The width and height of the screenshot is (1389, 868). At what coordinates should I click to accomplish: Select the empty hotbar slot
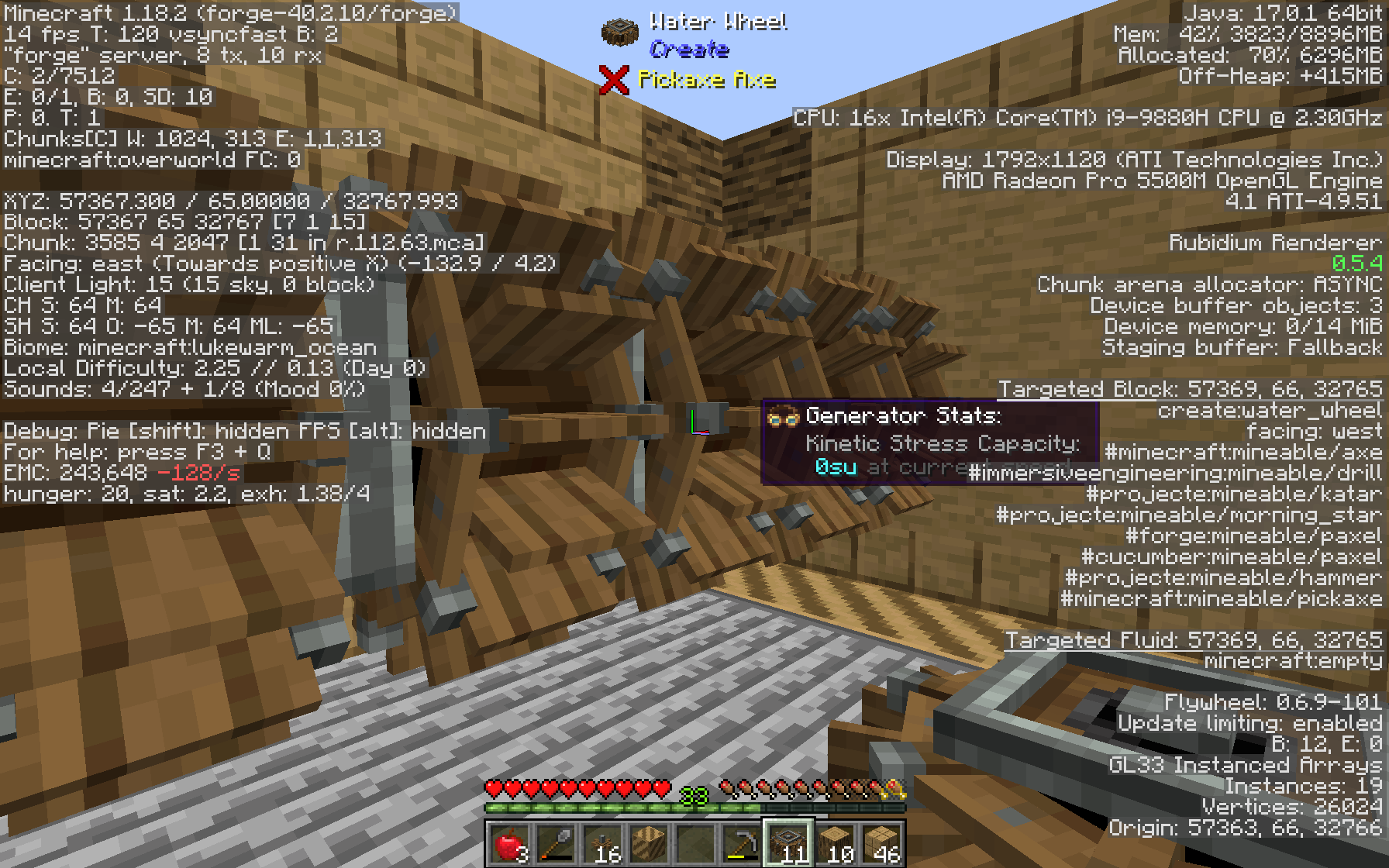pyautogui.click(x=697, y=846)
